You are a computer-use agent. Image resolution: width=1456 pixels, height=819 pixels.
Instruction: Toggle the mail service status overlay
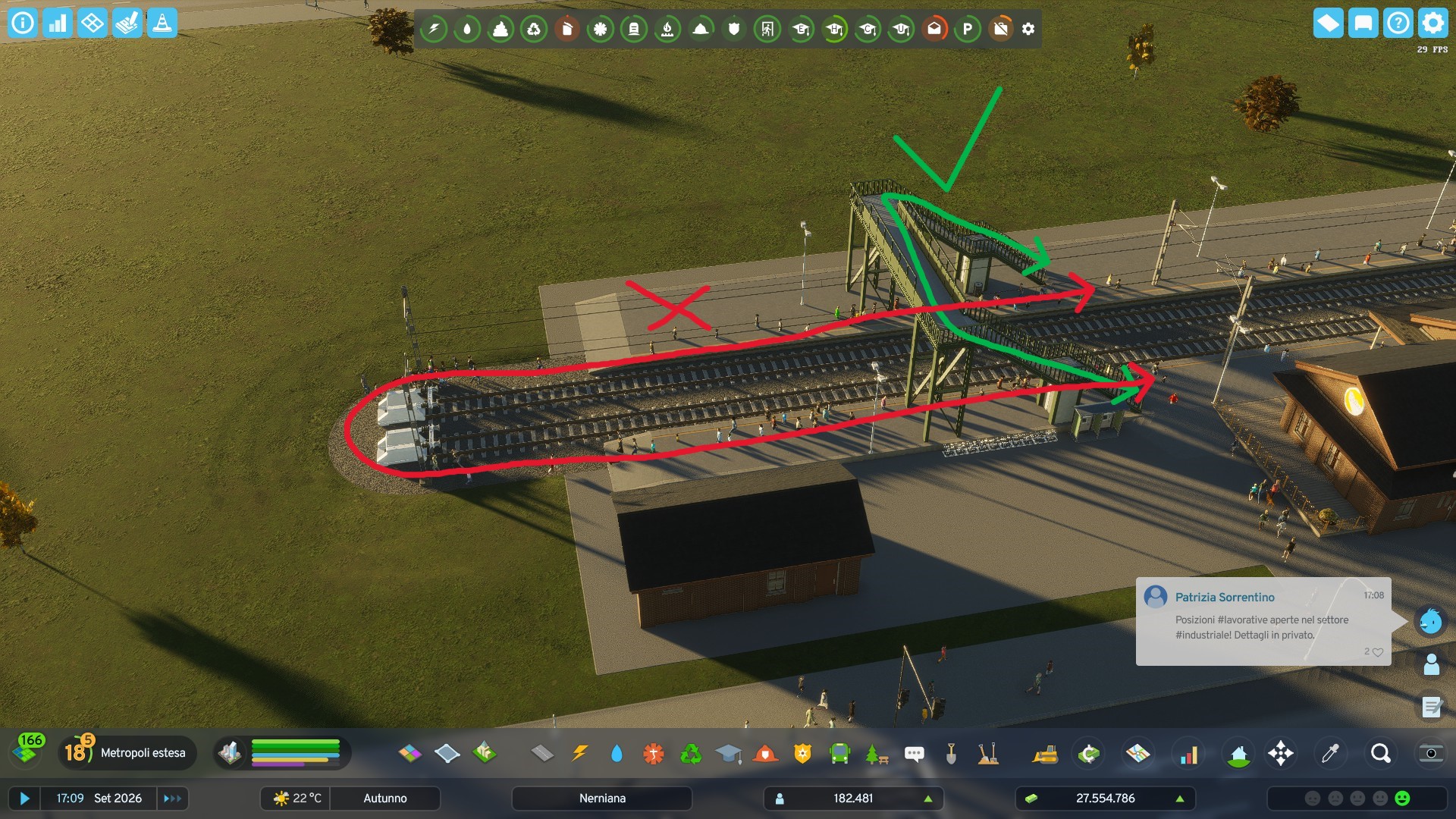point(935,29)
